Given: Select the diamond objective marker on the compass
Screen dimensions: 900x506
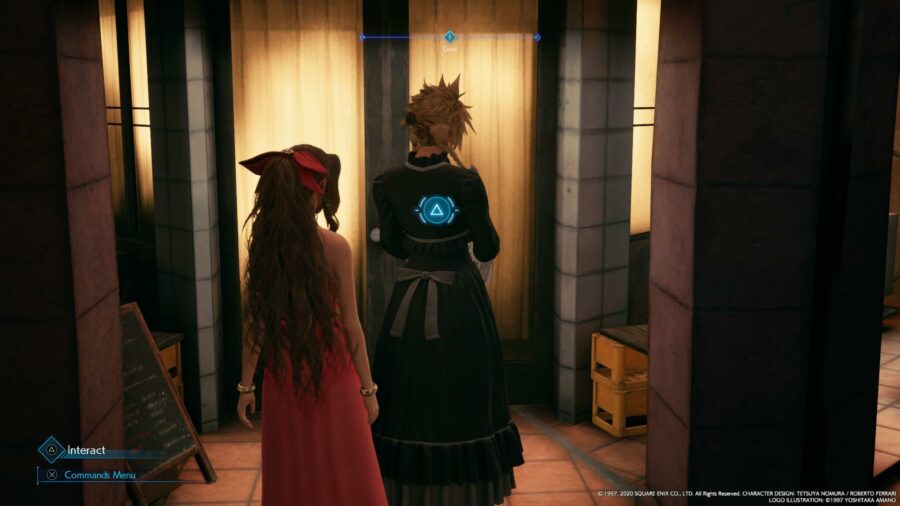Looking at the screenshot, I should tap(449, 36).
